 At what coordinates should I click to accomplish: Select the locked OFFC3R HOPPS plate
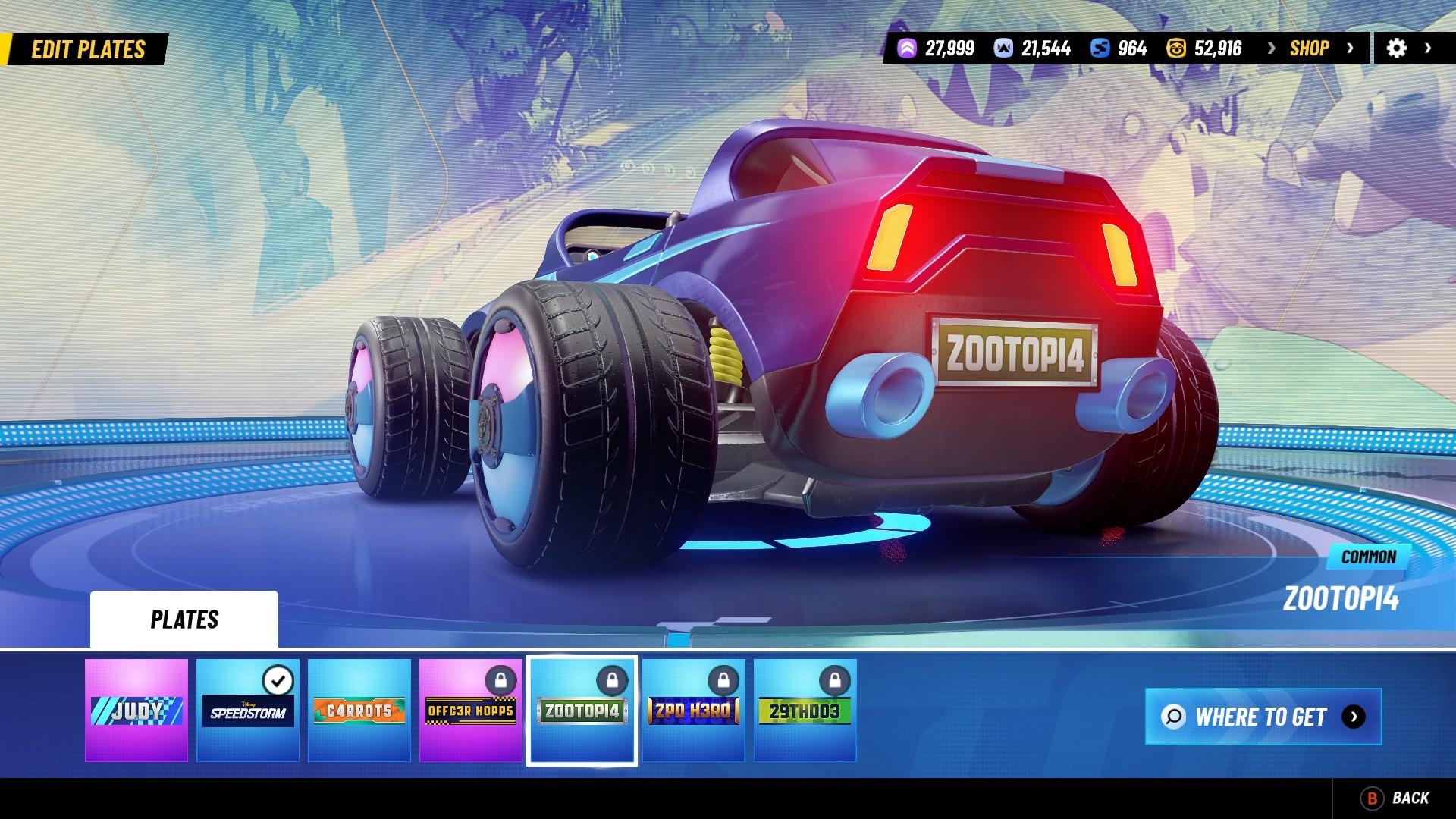[x=471, y=711]
